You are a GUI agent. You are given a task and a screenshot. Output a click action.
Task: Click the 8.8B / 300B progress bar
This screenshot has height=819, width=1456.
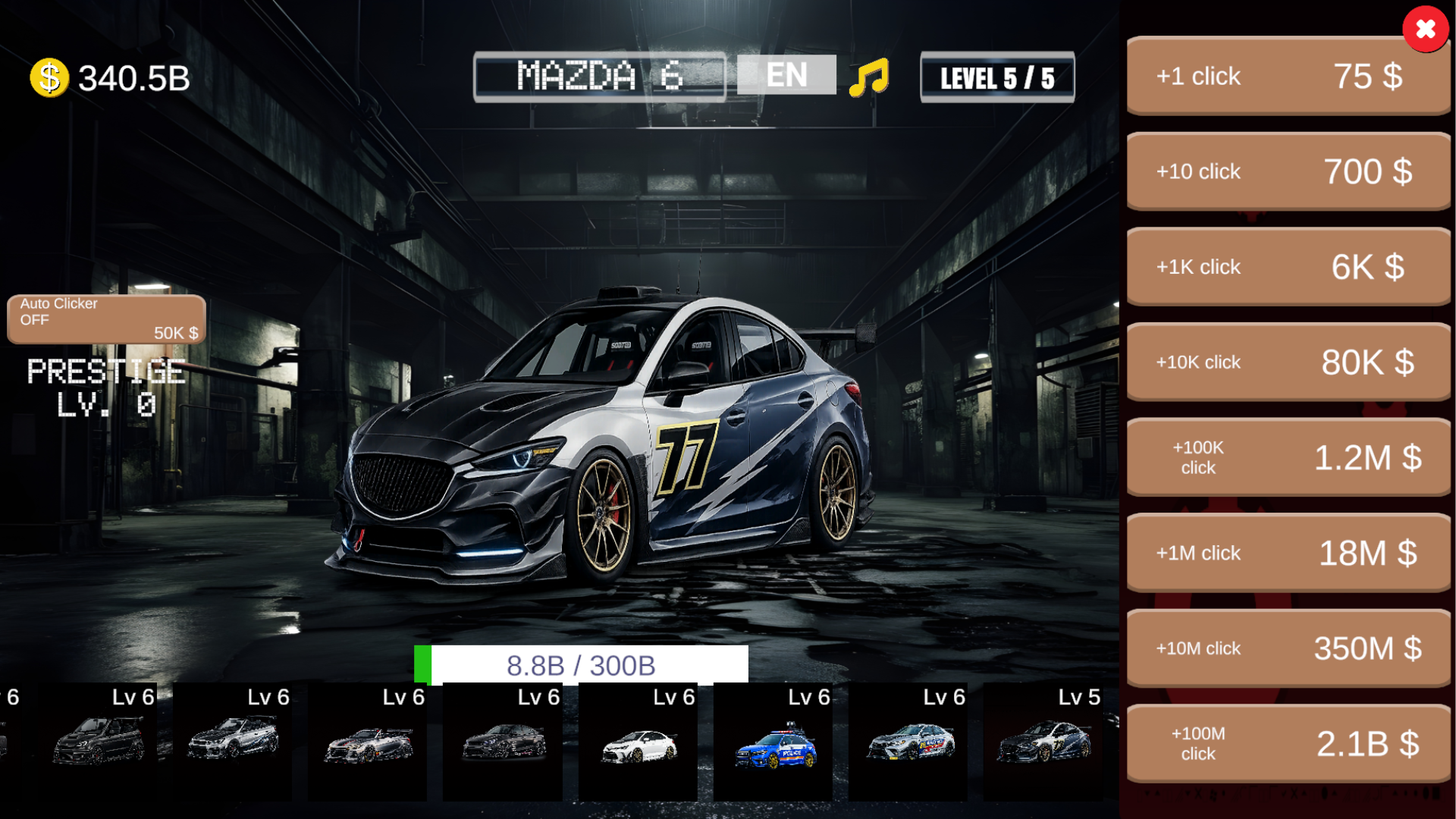pyautogui.click(x=582, y=664)
